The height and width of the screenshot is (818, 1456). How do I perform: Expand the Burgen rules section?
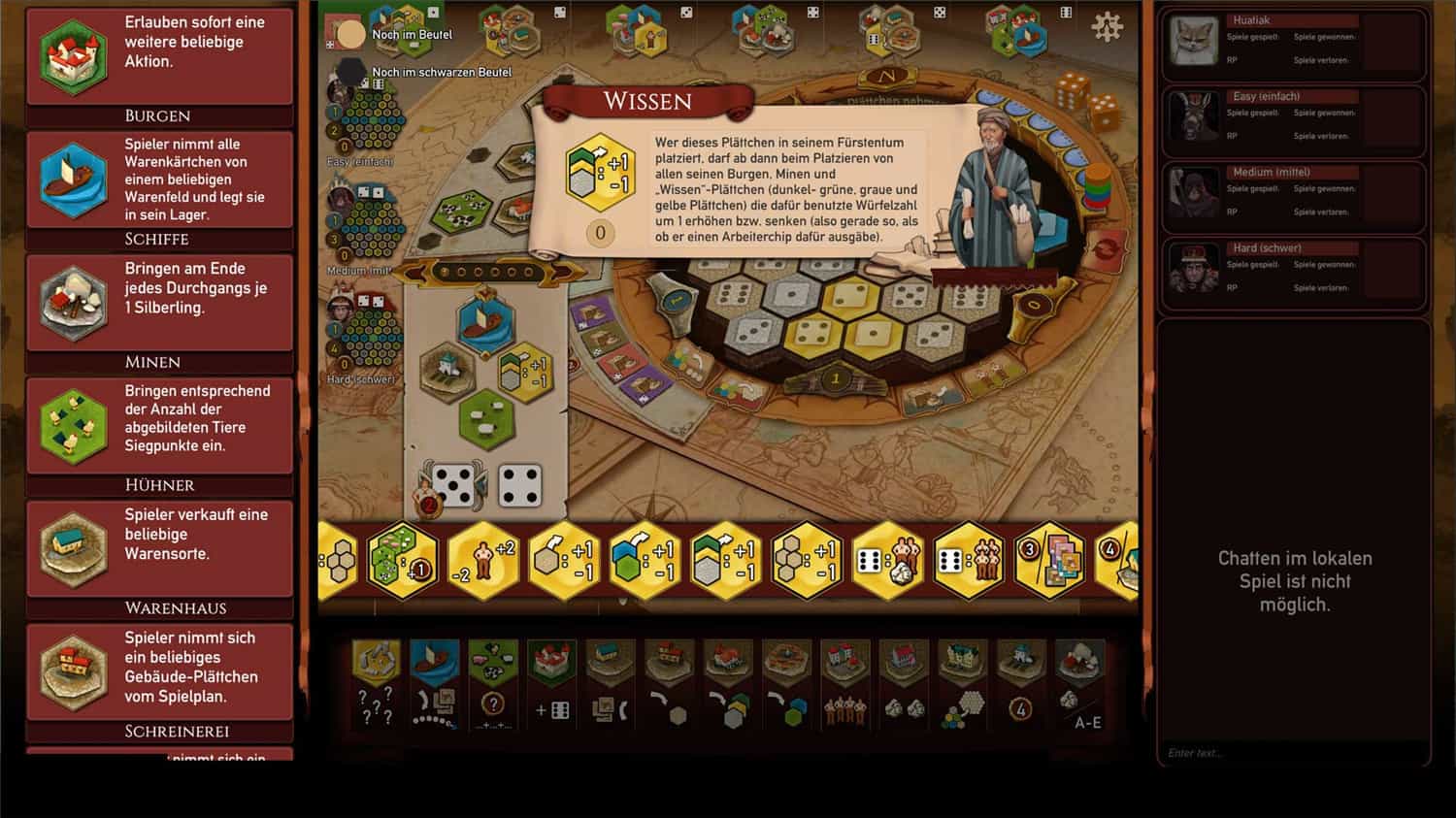(157, 115)
